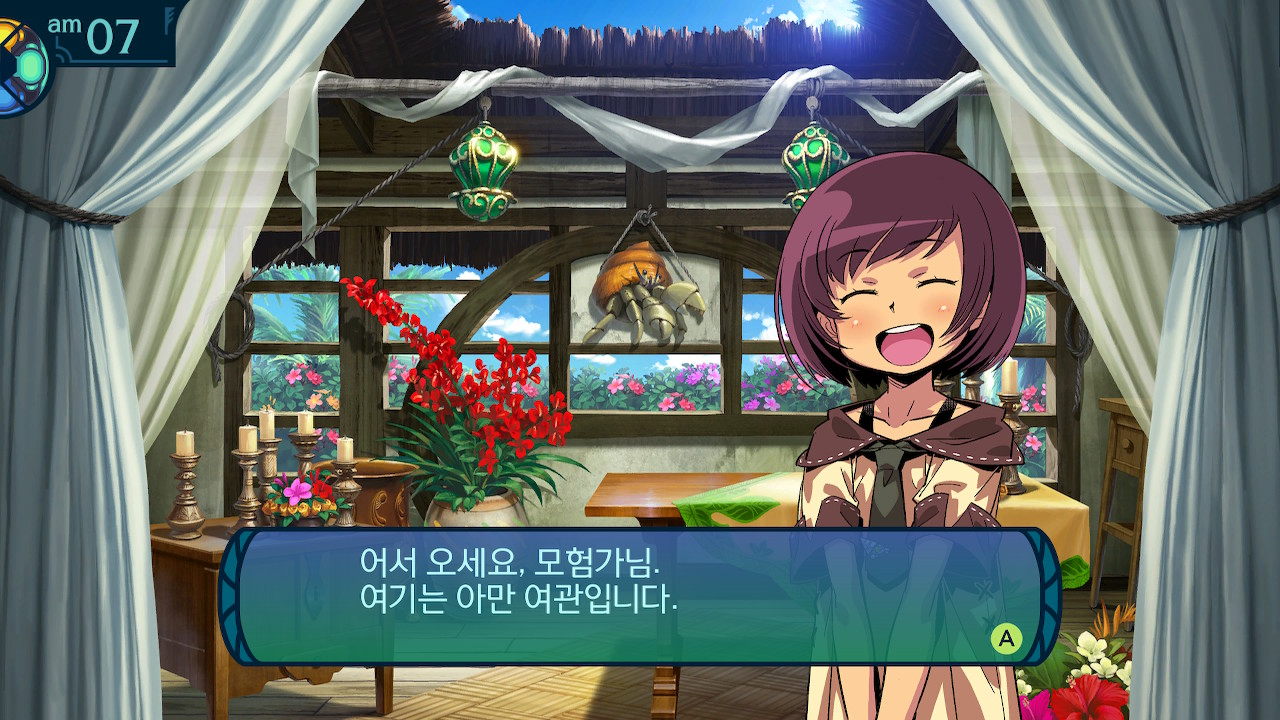
Task: Tap the yellow segment of the time gauge
Action: (8, 28)
